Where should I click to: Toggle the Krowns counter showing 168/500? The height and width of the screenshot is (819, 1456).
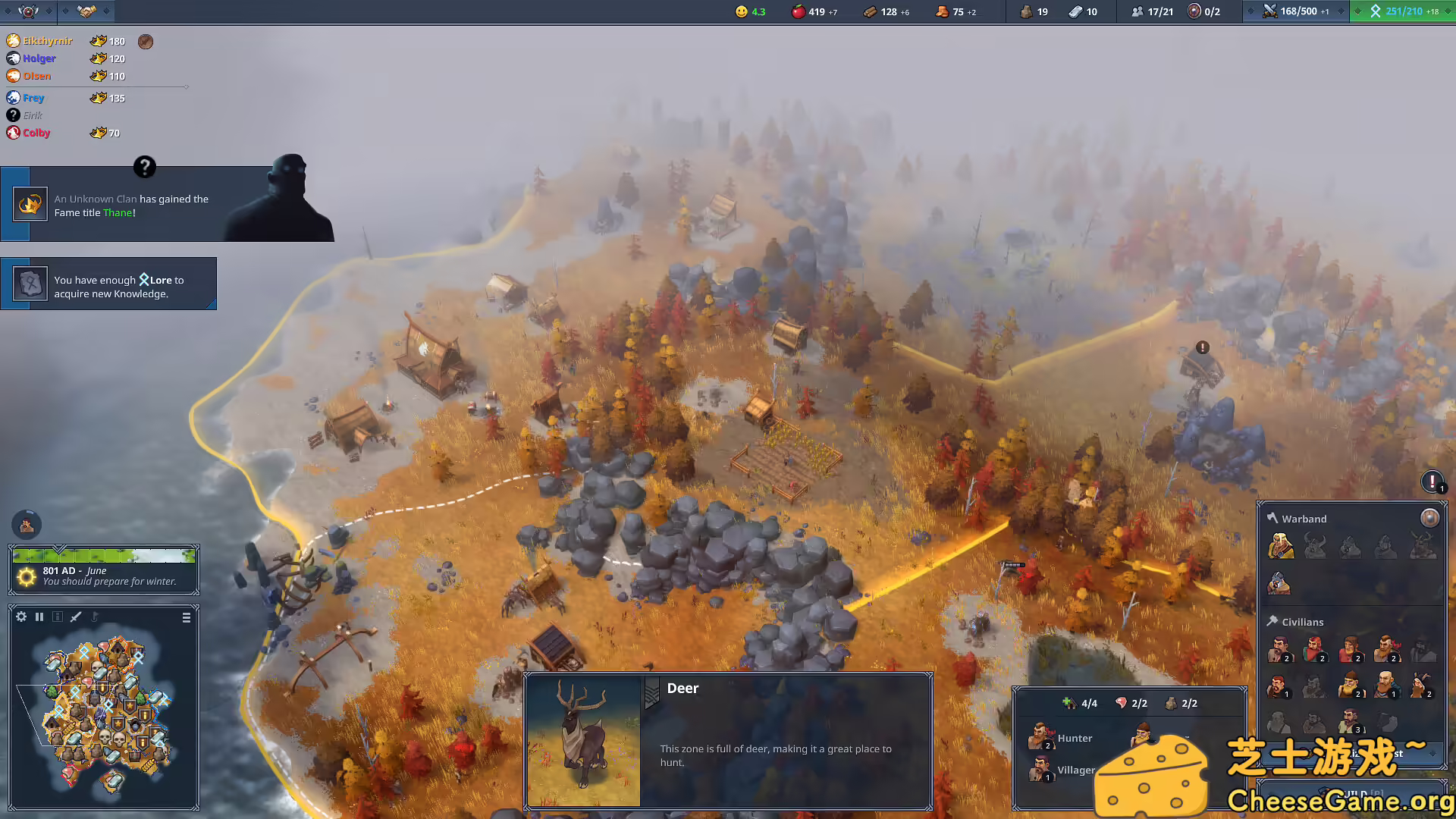1272,11
